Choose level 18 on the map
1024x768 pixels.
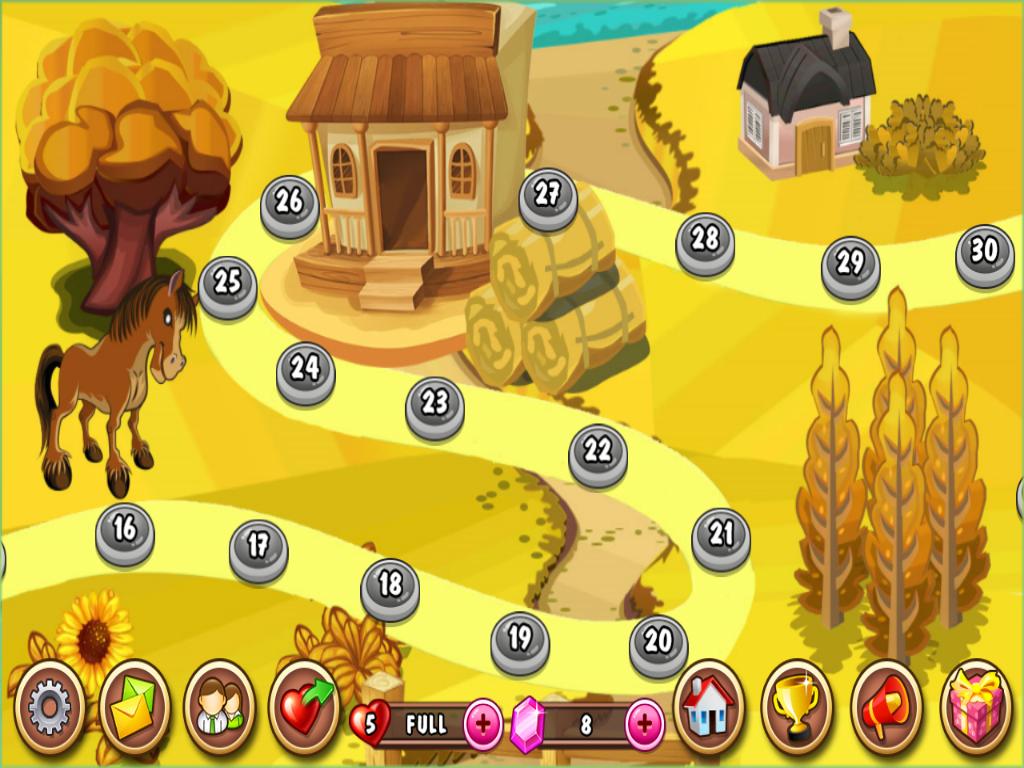tap(390, 587)
